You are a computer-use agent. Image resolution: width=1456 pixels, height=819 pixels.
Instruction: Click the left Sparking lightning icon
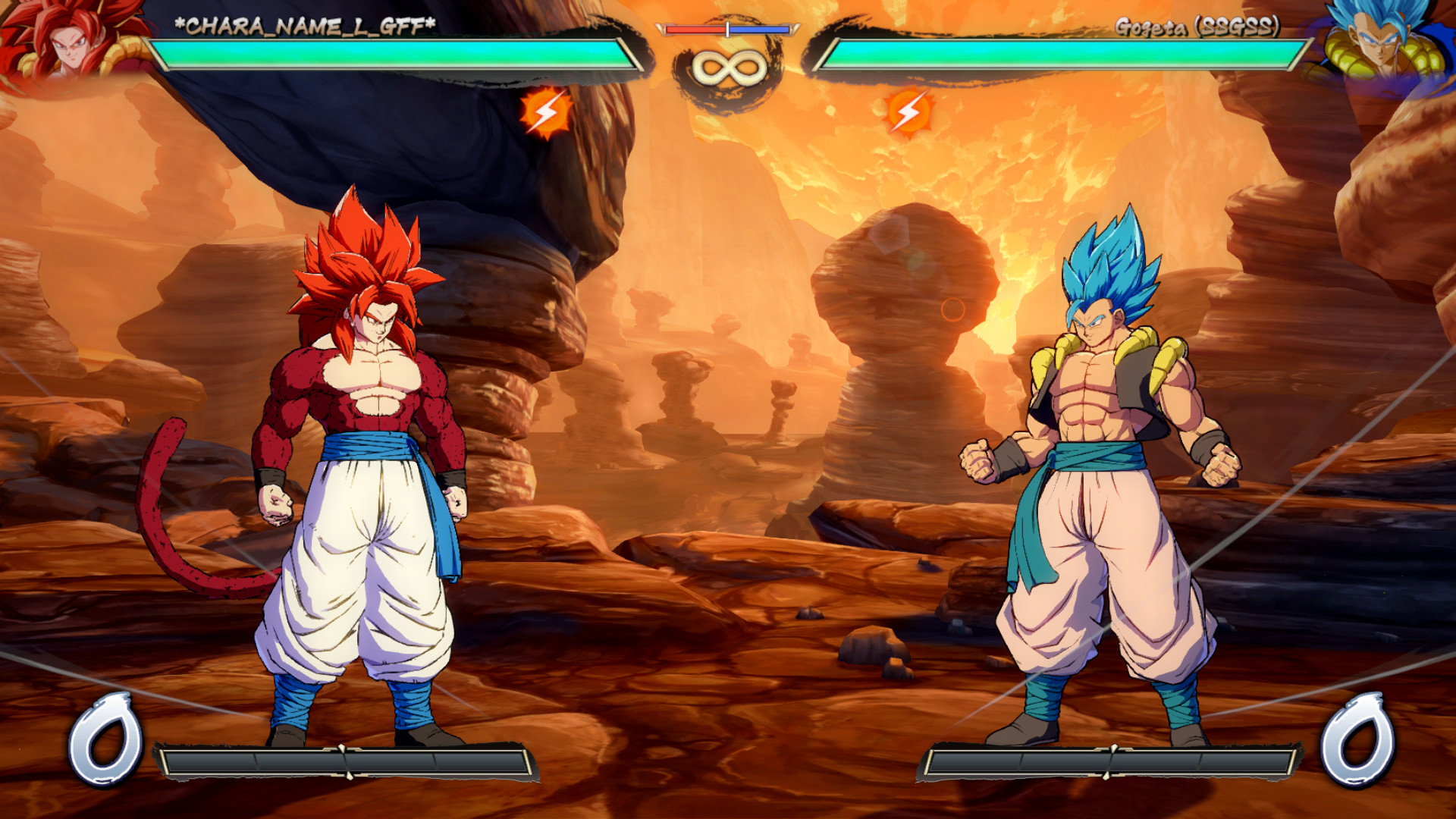(x=543, y=112)
